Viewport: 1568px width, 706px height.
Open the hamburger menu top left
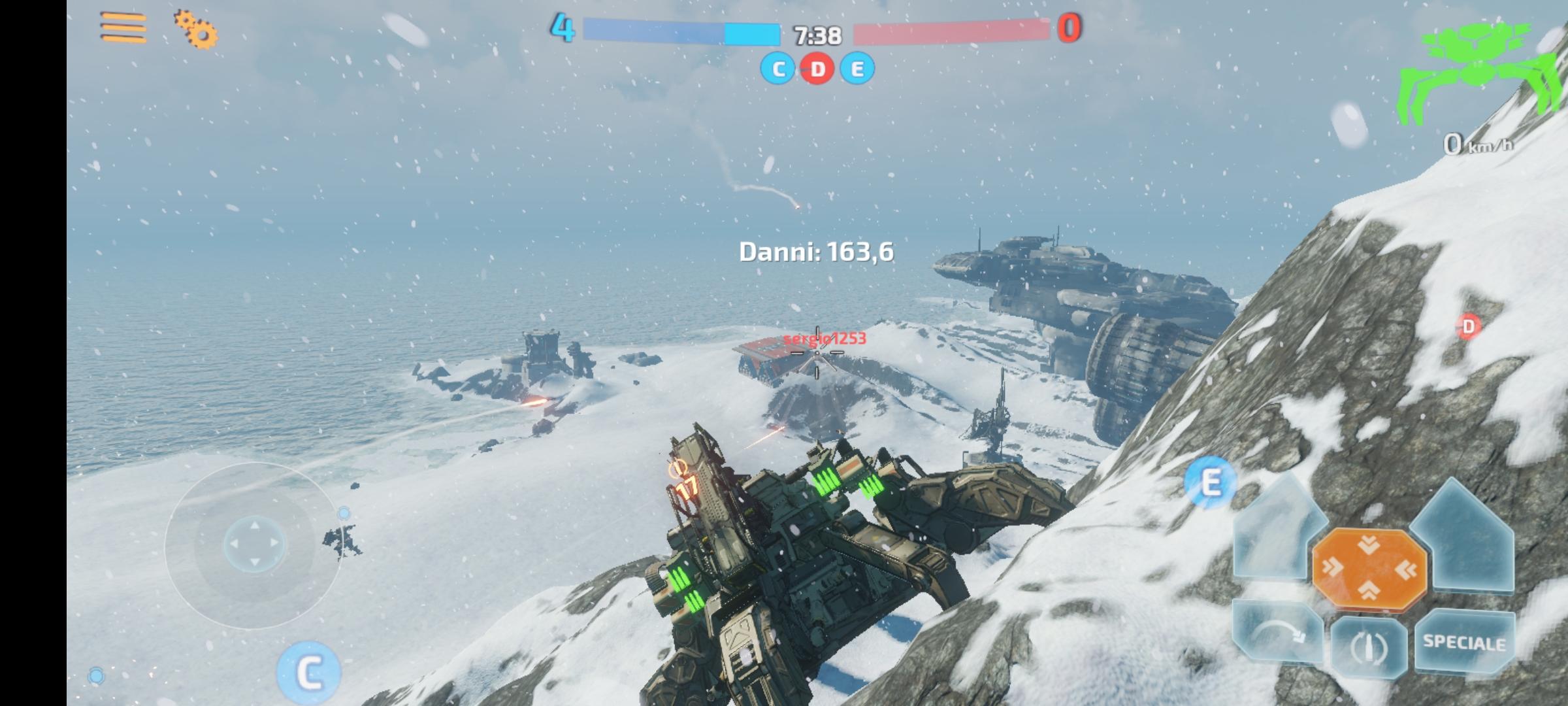tap(124, 27)
